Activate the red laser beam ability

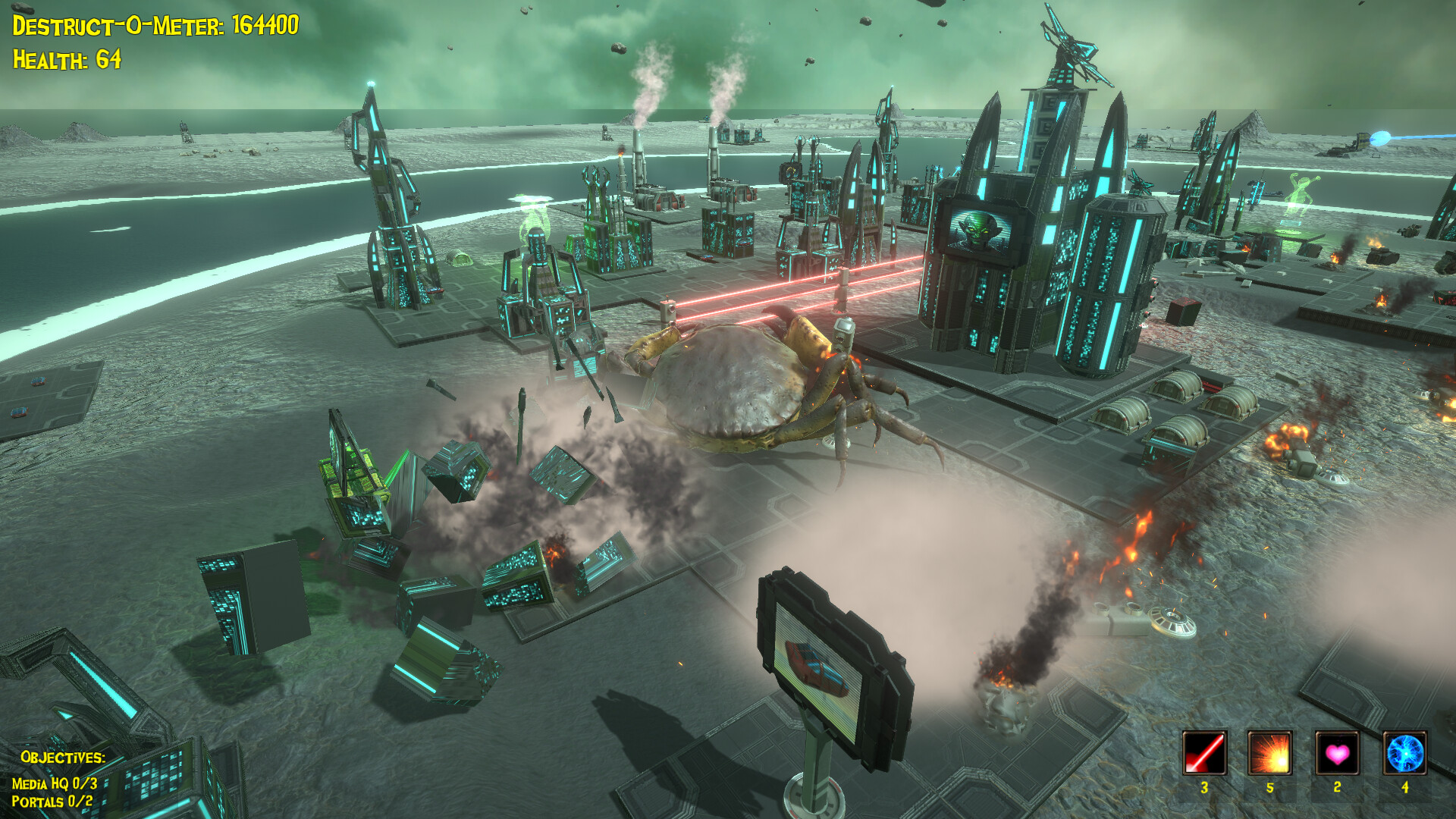1204,753
